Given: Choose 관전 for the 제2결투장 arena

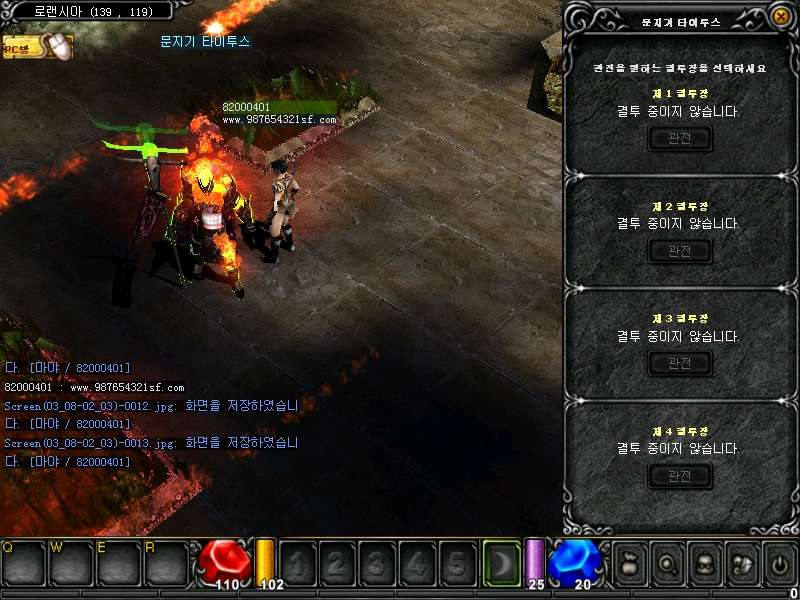Looking at the screenshot, I should tap(680, 251).
